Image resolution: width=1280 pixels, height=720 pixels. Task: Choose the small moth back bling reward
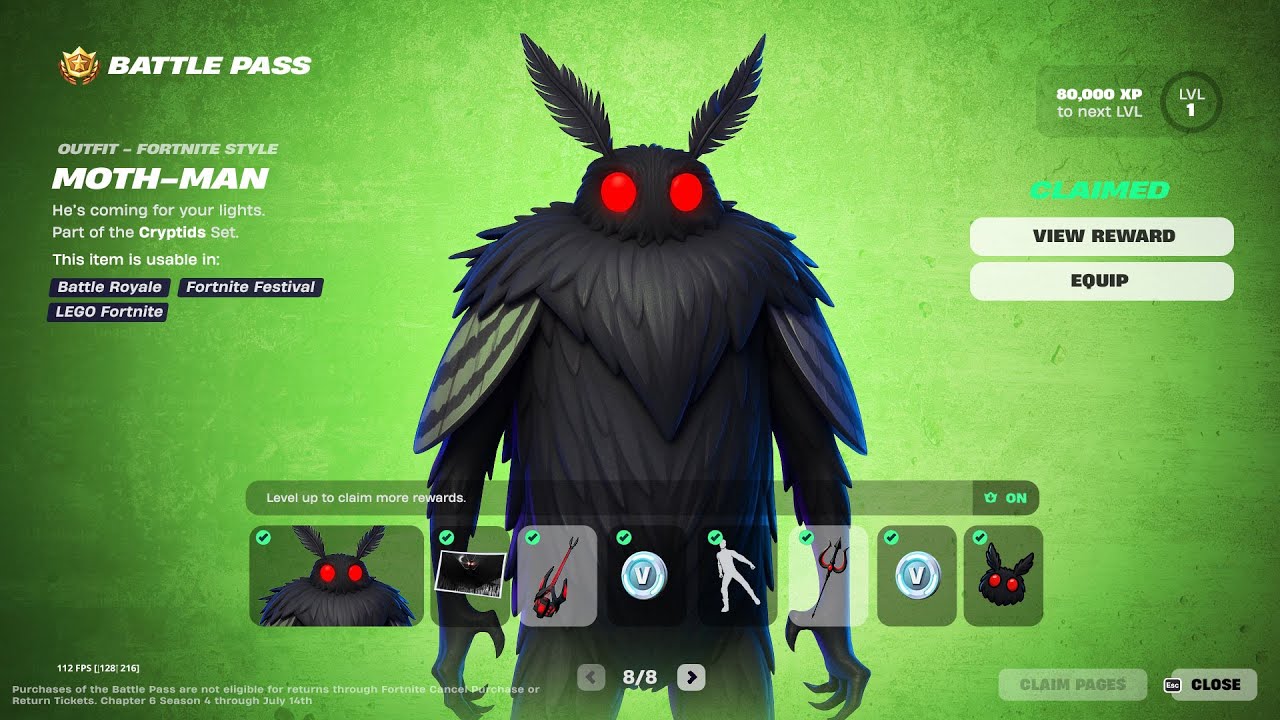click(1003, 576)
